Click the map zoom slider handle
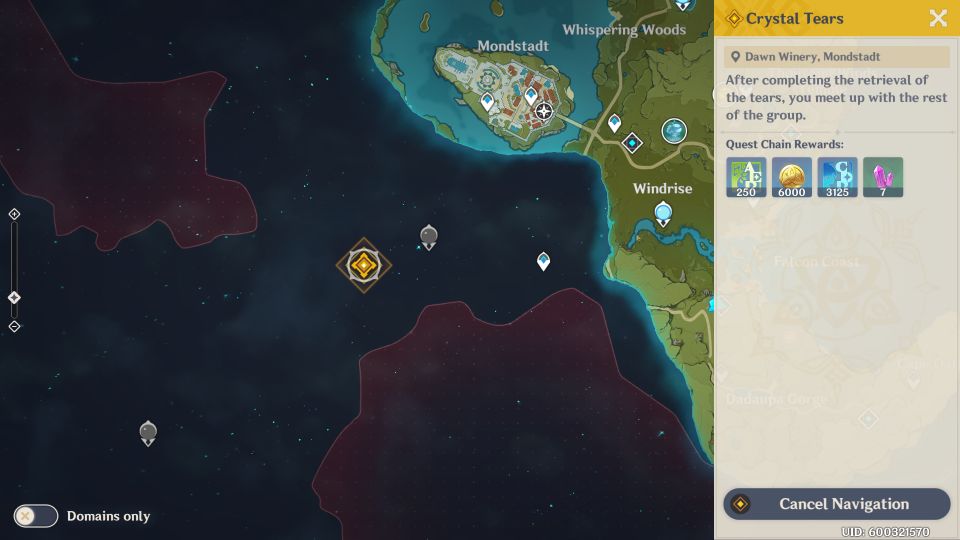Screen dimensions: 960x540 click(x=14, y=298)
